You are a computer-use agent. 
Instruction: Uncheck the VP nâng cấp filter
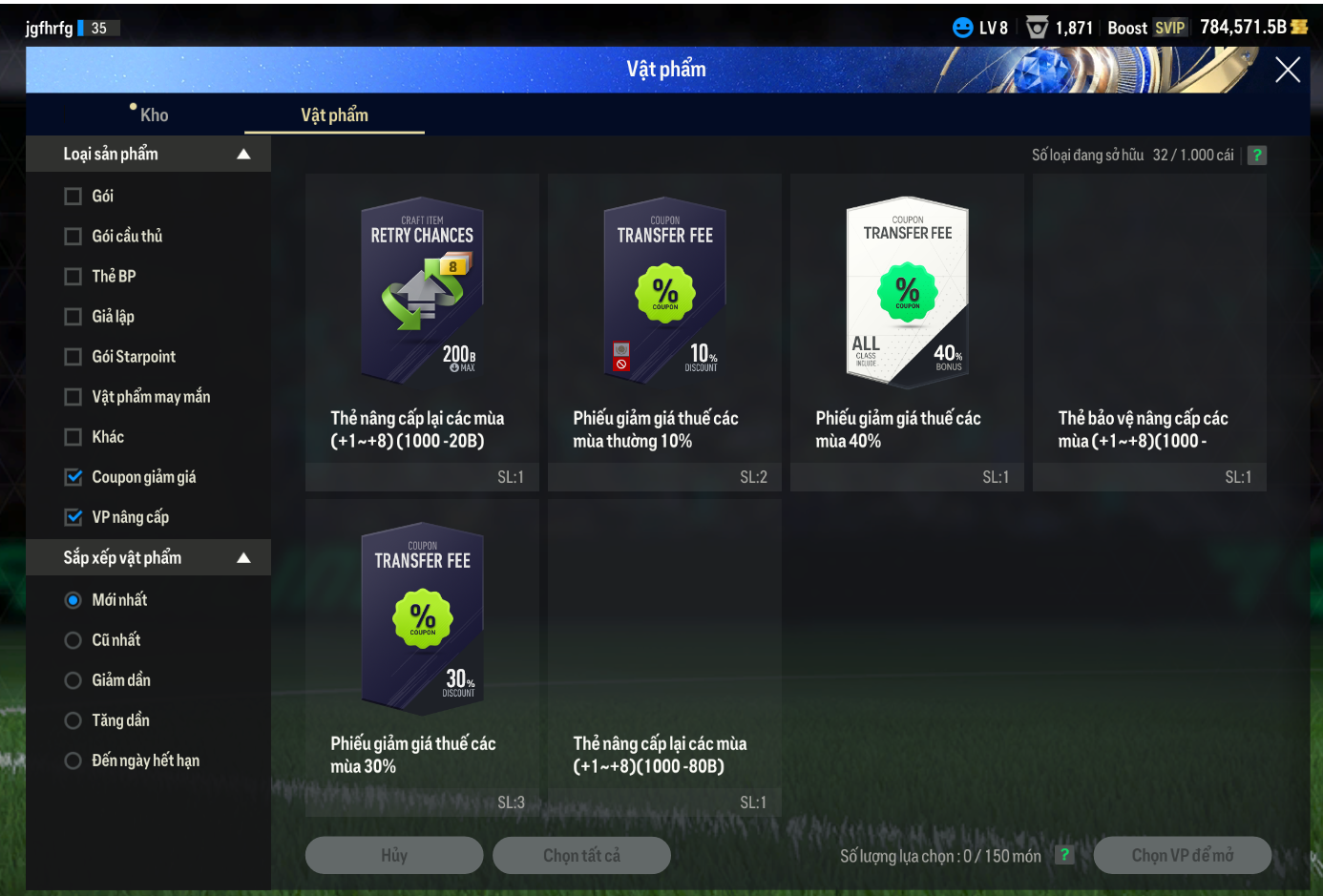[x=73, y=517]
